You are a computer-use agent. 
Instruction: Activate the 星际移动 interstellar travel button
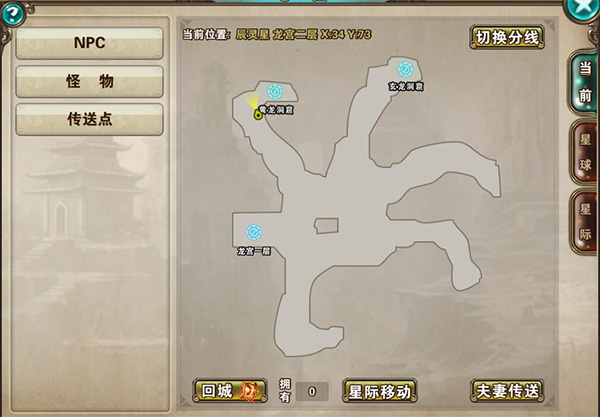click(379, 390)
